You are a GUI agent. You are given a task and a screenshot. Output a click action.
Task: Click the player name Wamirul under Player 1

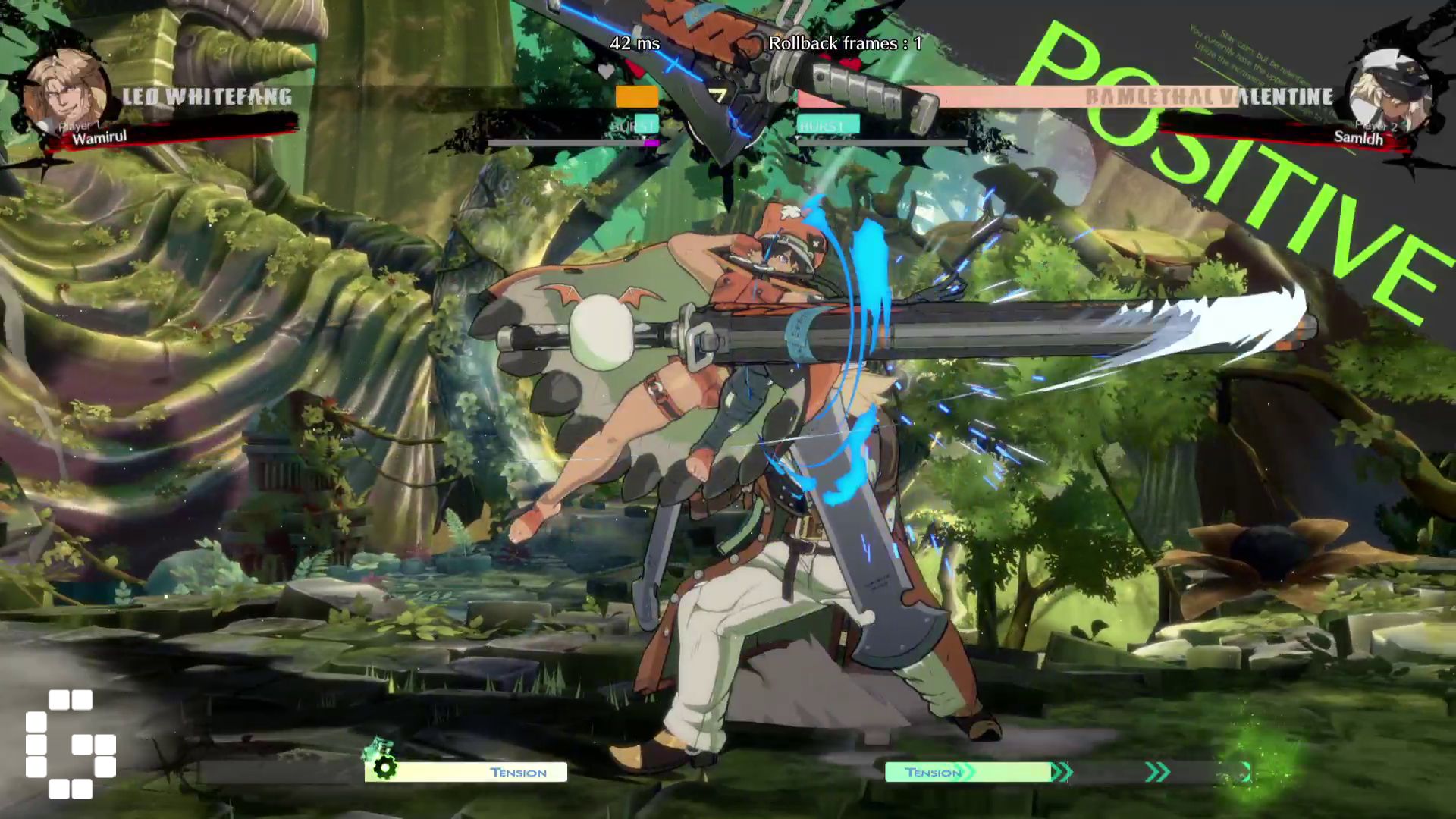(x=99, y=139)
